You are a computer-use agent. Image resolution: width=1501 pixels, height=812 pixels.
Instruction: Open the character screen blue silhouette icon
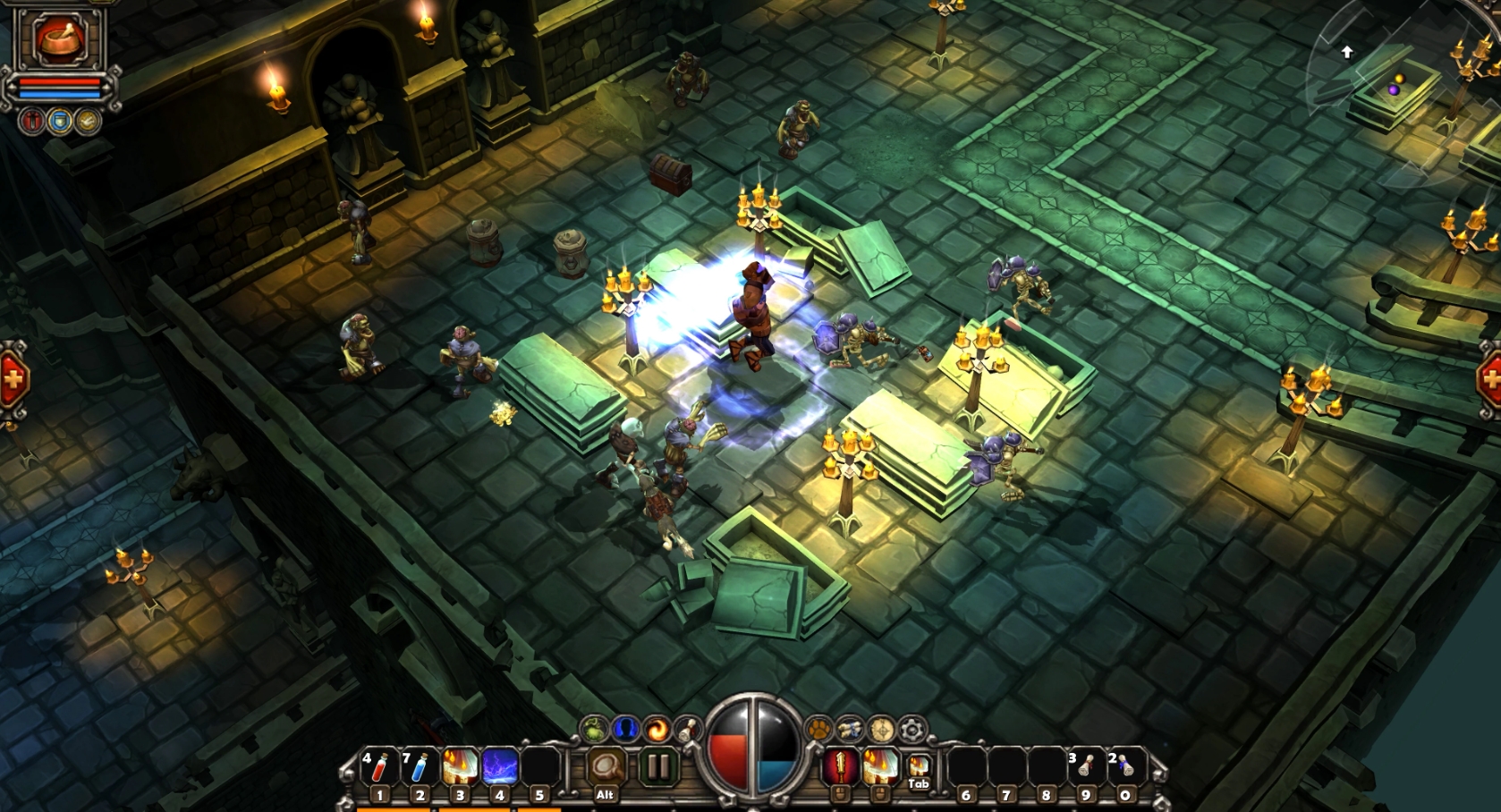pyautogui.click(x=623, y=729)
